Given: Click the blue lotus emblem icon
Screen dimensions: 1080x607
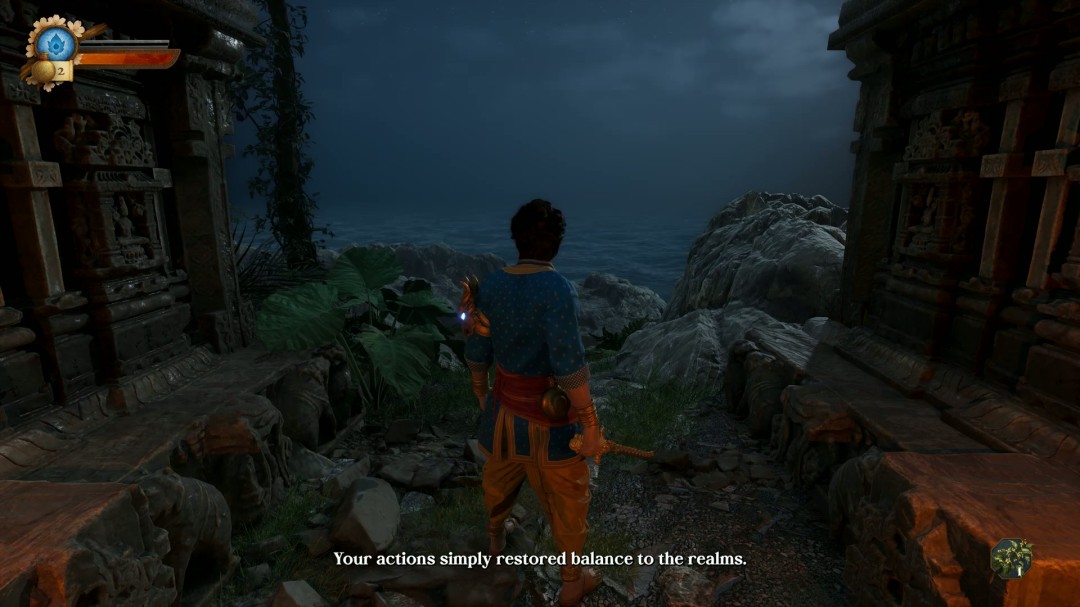Looking at the screenshot, I should 55,43.
